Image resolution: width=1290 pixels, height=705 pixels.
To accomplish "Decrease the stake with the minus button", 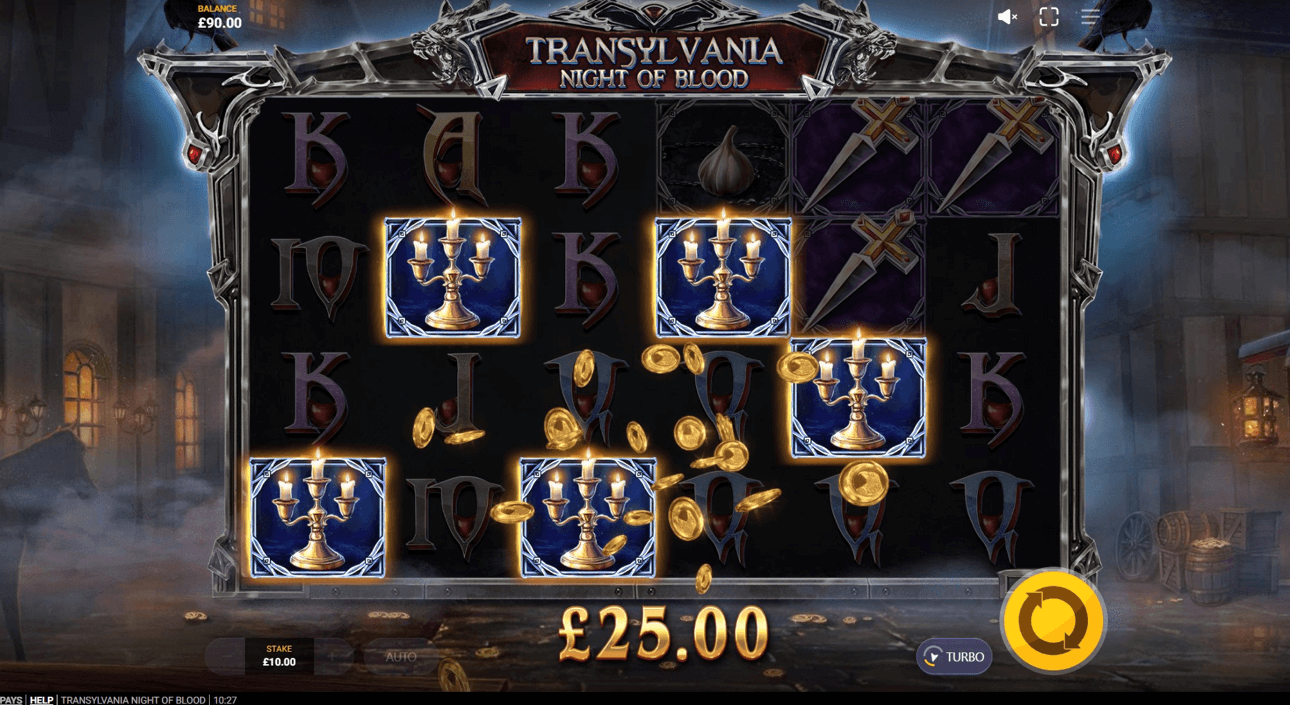I will (x=225, y=657).
